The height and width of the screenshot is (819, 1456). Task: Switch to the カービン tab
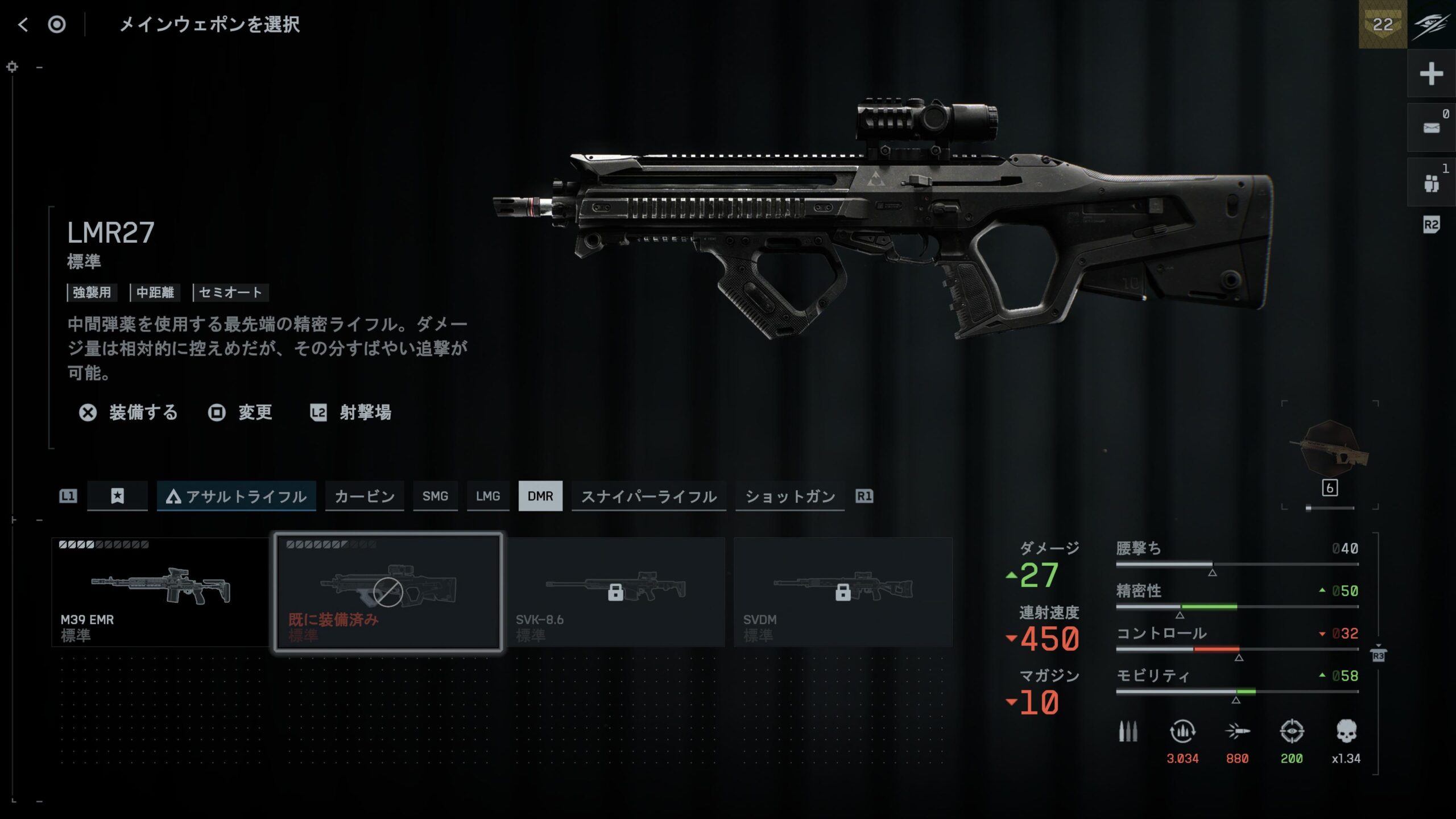364,497
